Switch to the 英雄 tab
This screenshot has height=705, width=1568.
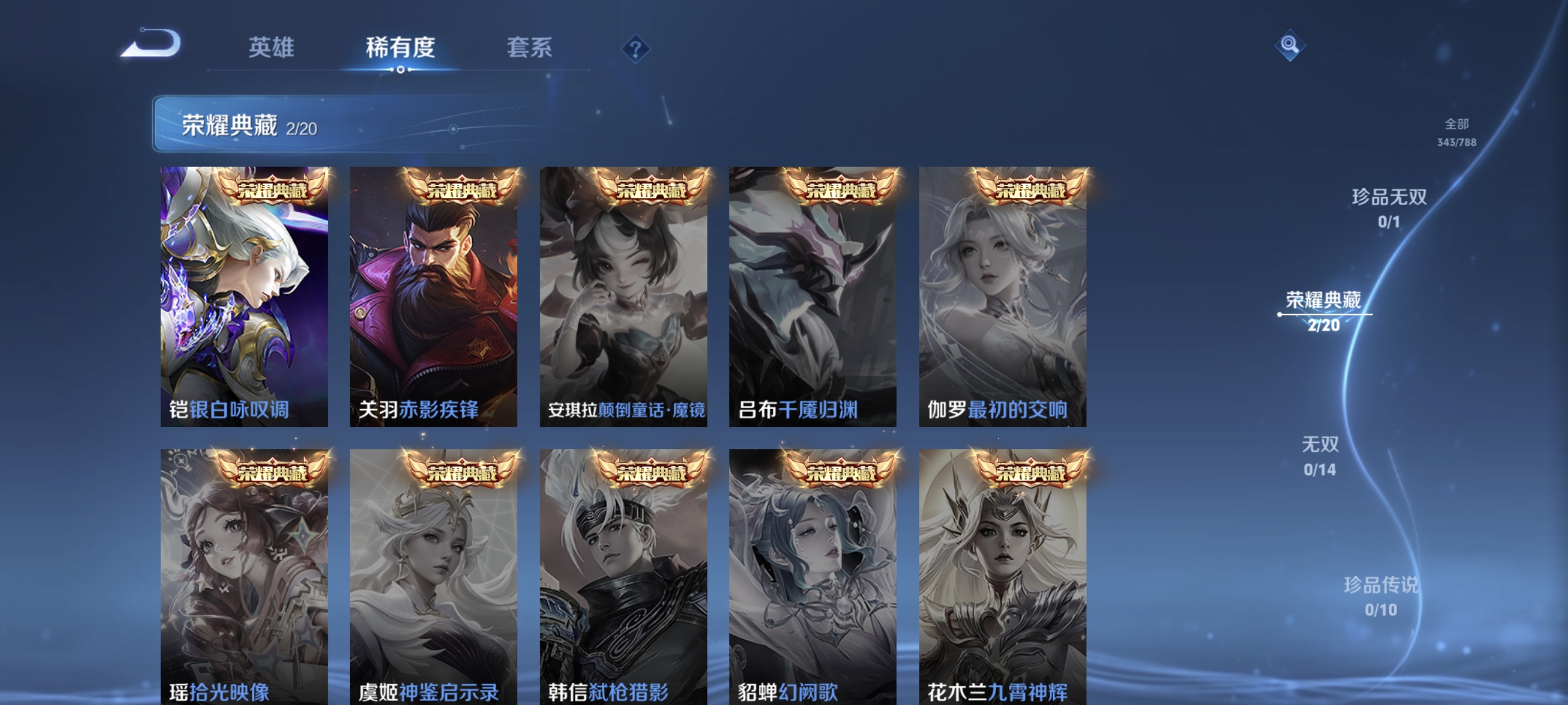pos(271,49)
